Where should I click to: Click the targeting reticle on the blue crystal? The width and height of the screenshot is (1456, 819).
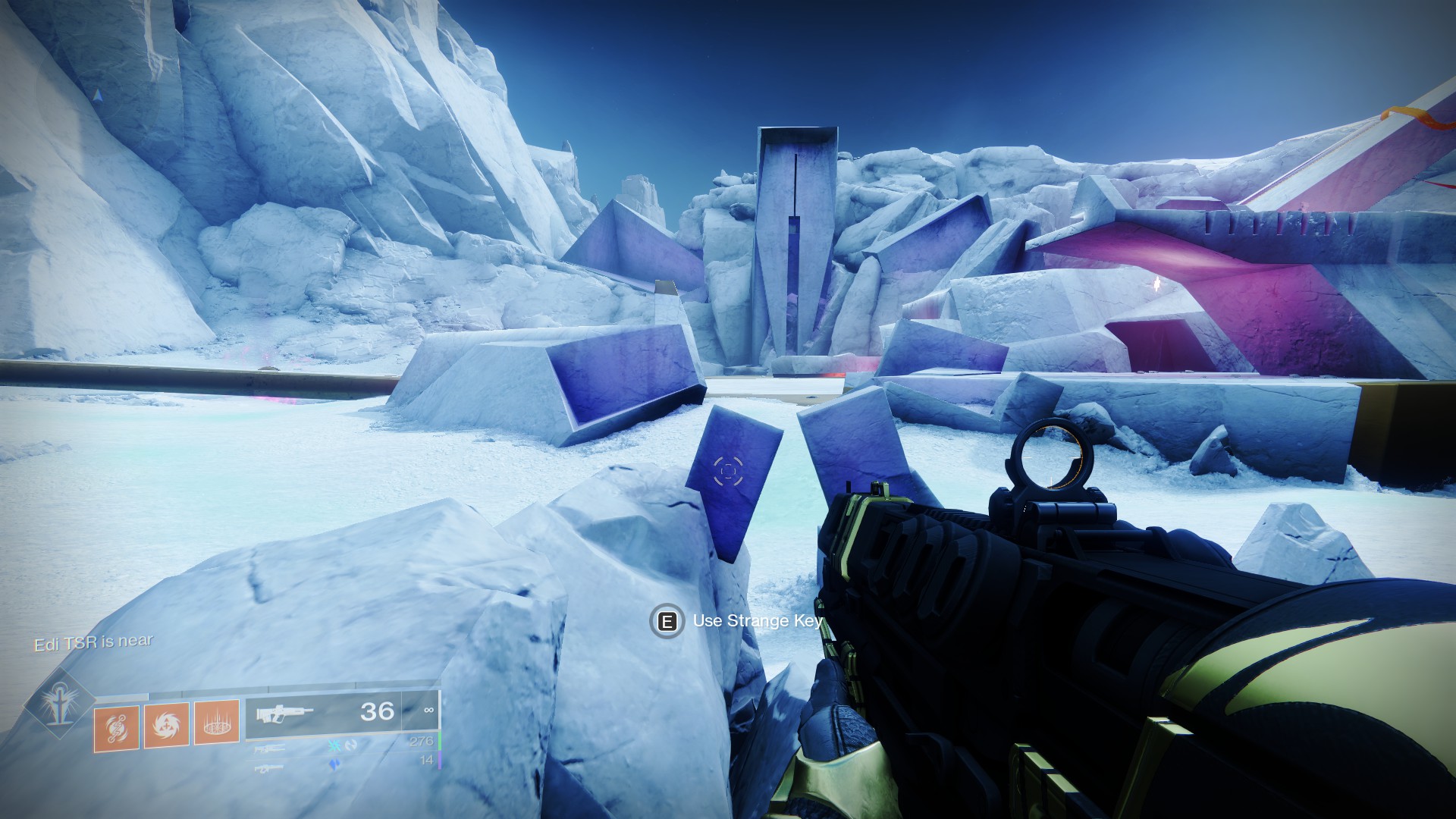coord(727,472)
